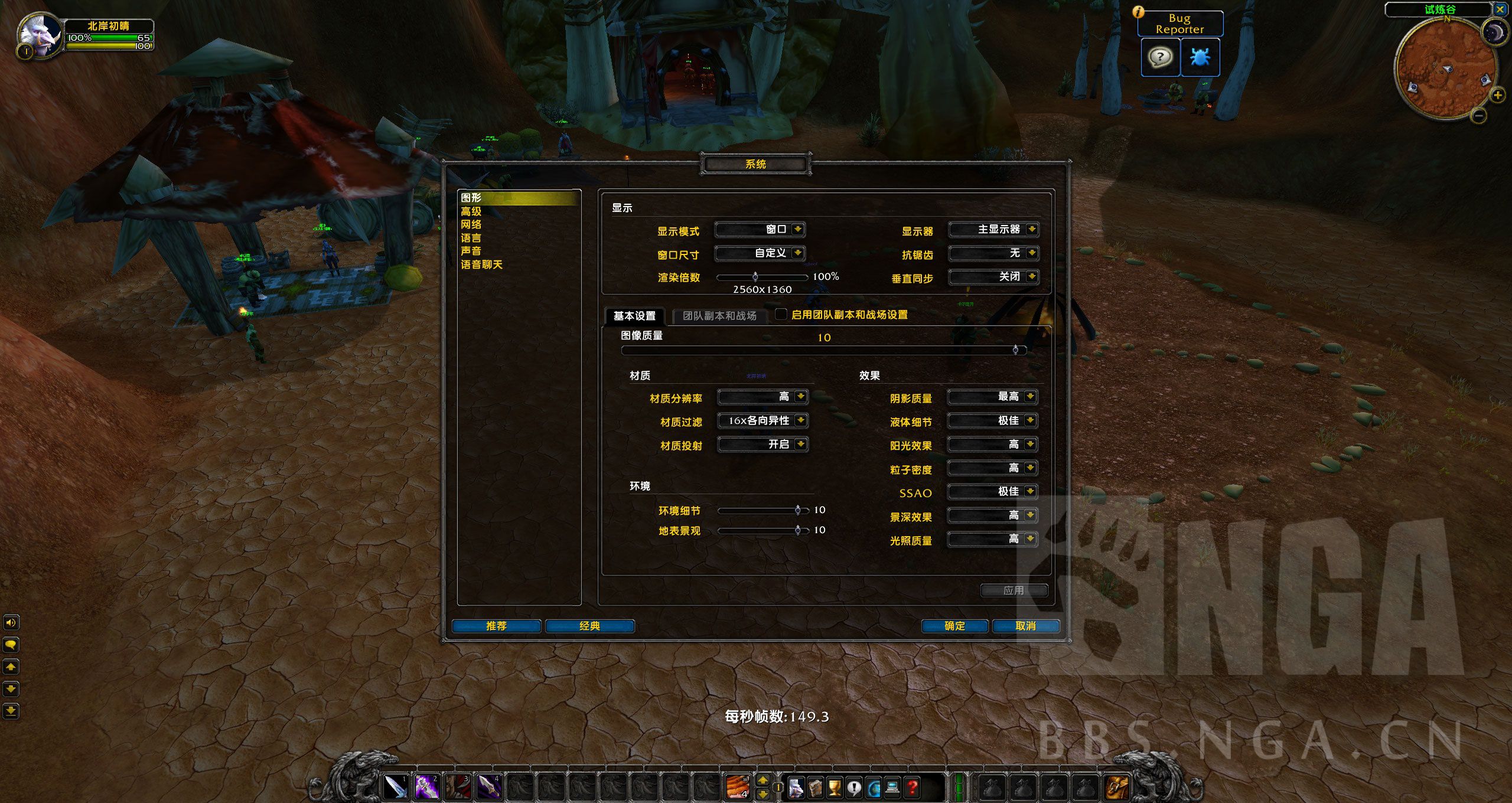The width and height of the screenshot is (1512, 803).
Task: Switch to the 网络 network section
Action: (x=471, y=224)
